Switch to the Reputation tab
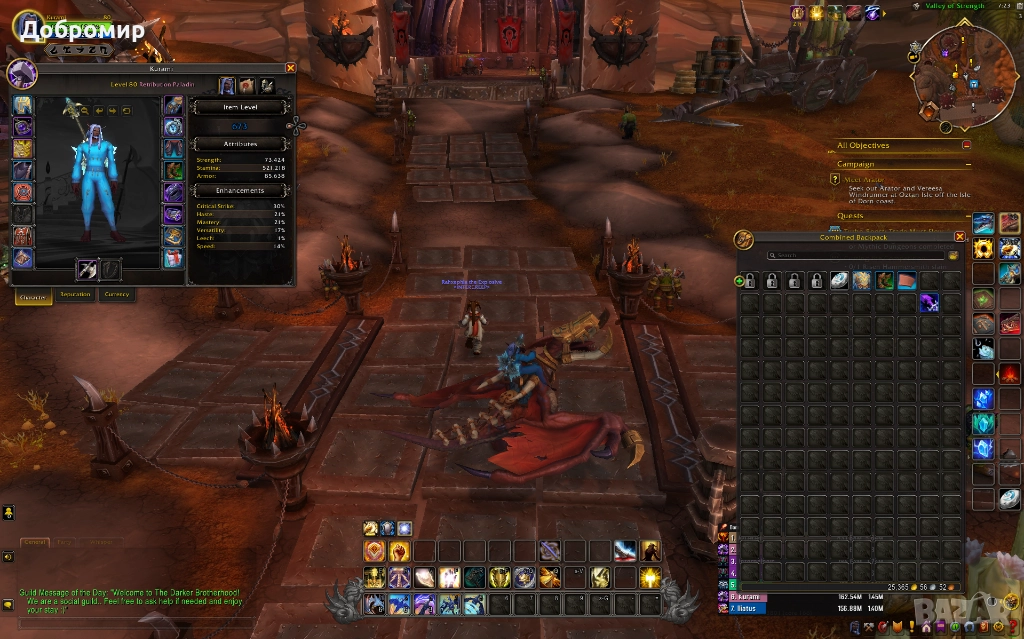The image size is (1024, 639). point(75,294)
